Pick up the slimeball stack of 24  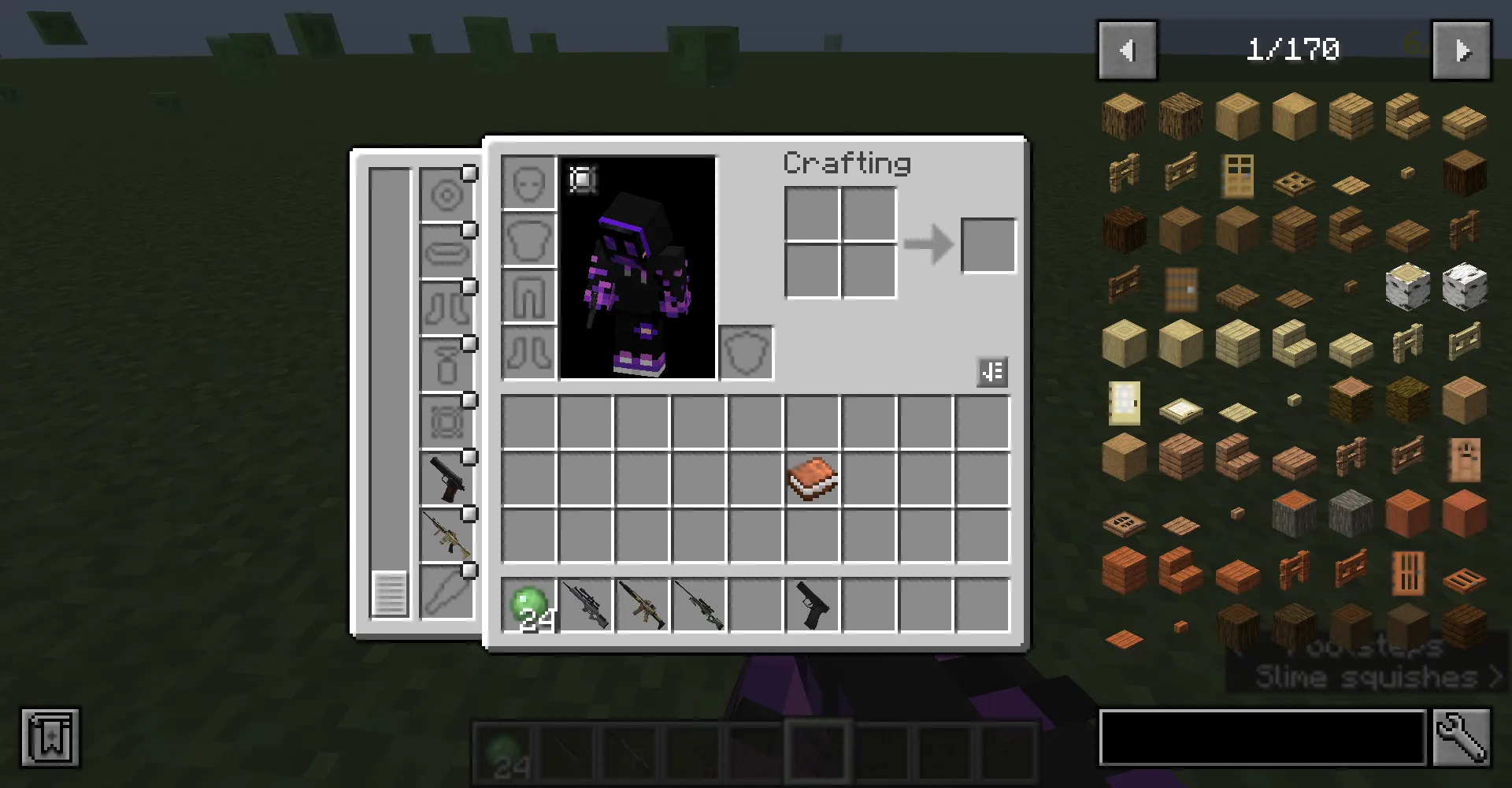click(x=529, y=605)
